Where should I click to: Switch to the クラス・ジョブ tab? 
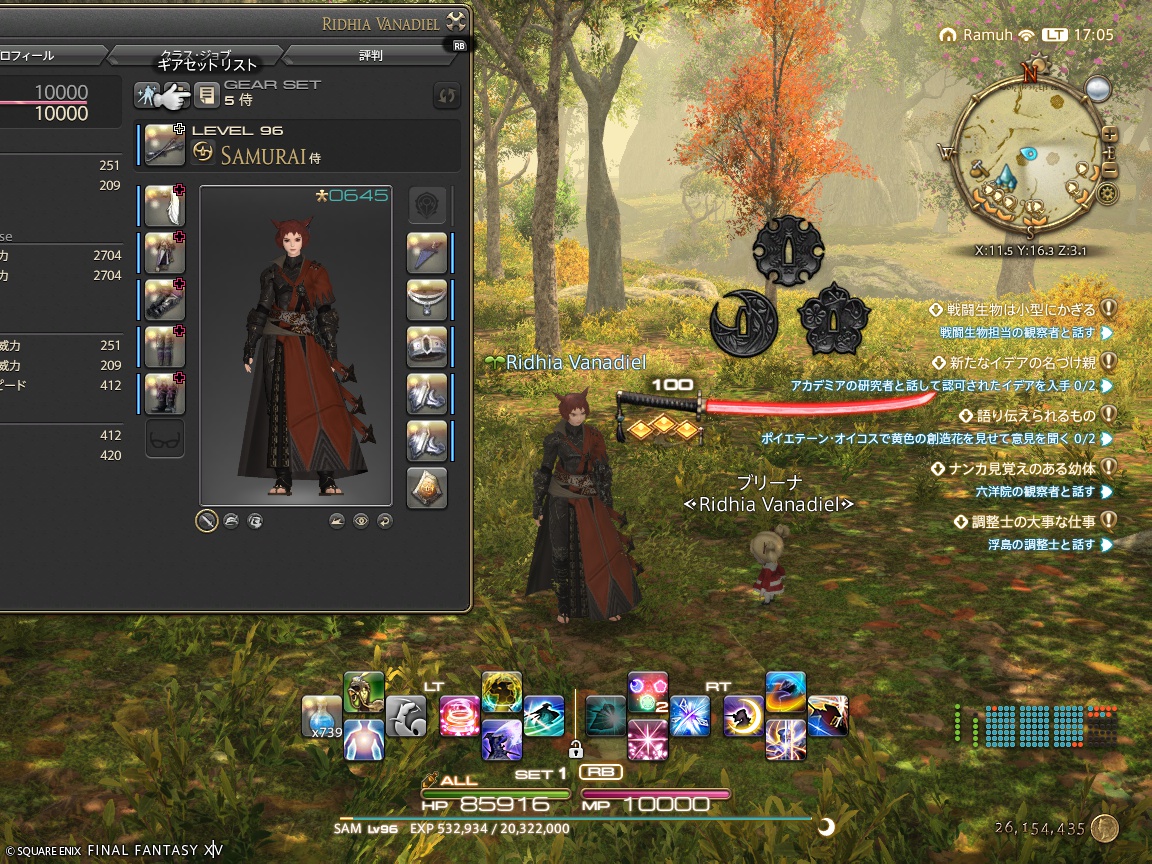[x=195, y=55]
